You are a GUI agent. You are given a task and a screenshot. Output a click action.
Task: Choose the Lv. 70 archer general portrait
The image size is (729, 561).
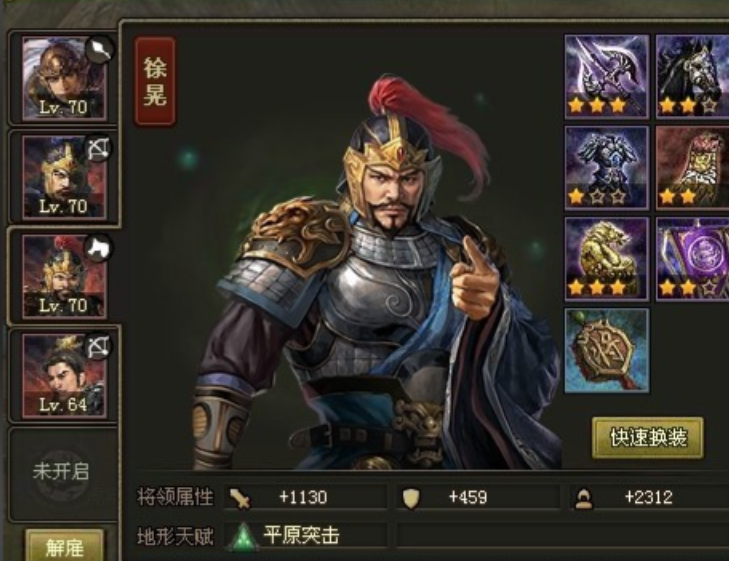pyautogui.click(x=64, y=176)
